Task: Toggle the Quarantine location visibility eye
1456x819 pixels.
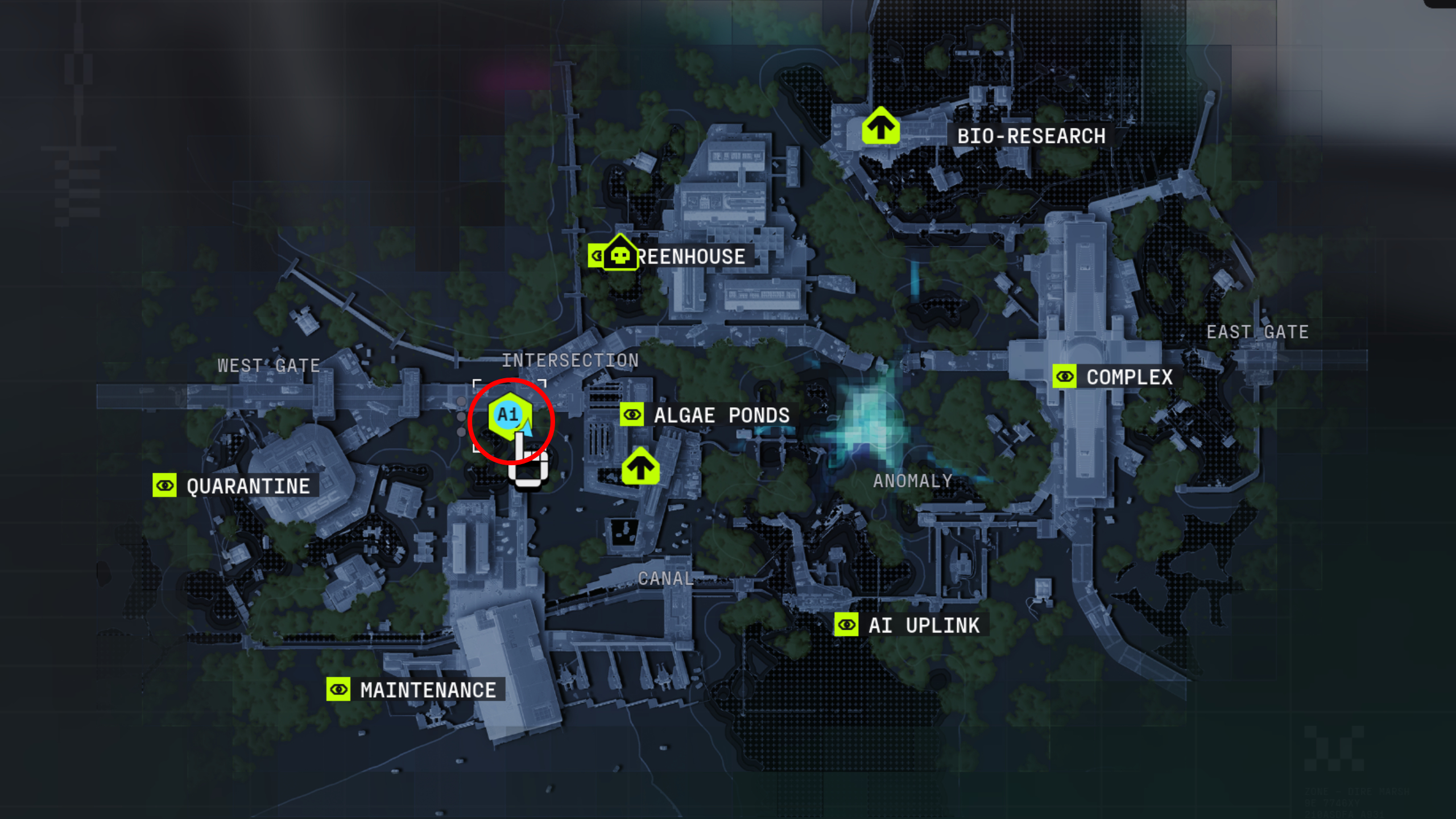Action: point(164,485)
